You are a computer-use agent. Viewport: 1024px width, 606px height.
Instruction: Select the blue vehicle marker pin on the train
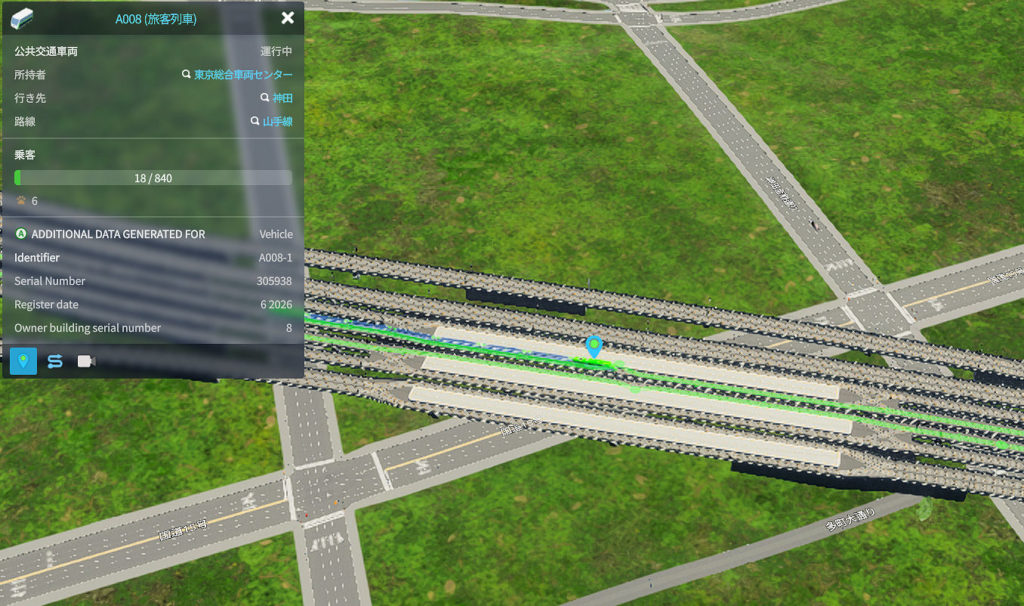pos(594,347)
